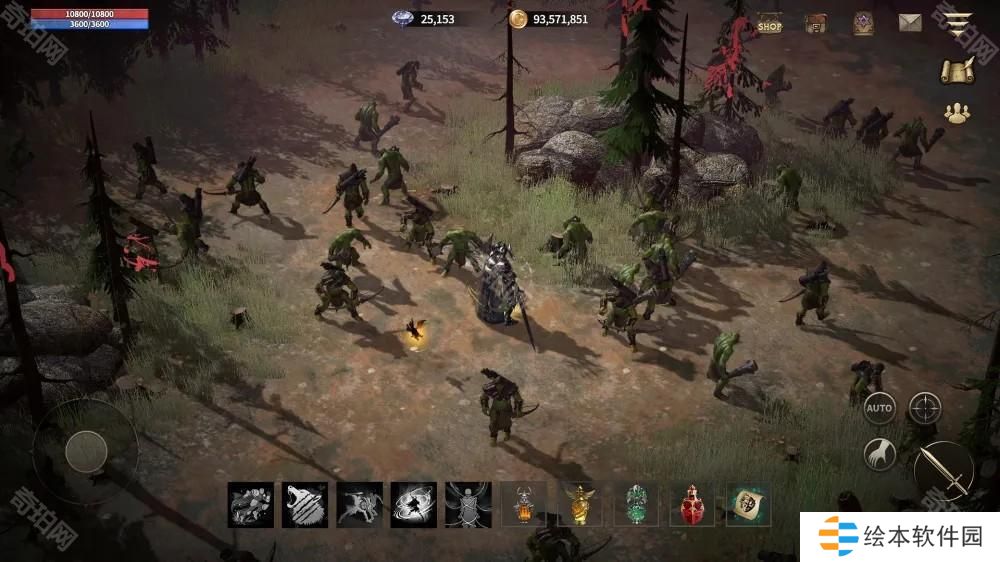
Task: Cast the rock smash skill
Action: coord(250,504)
